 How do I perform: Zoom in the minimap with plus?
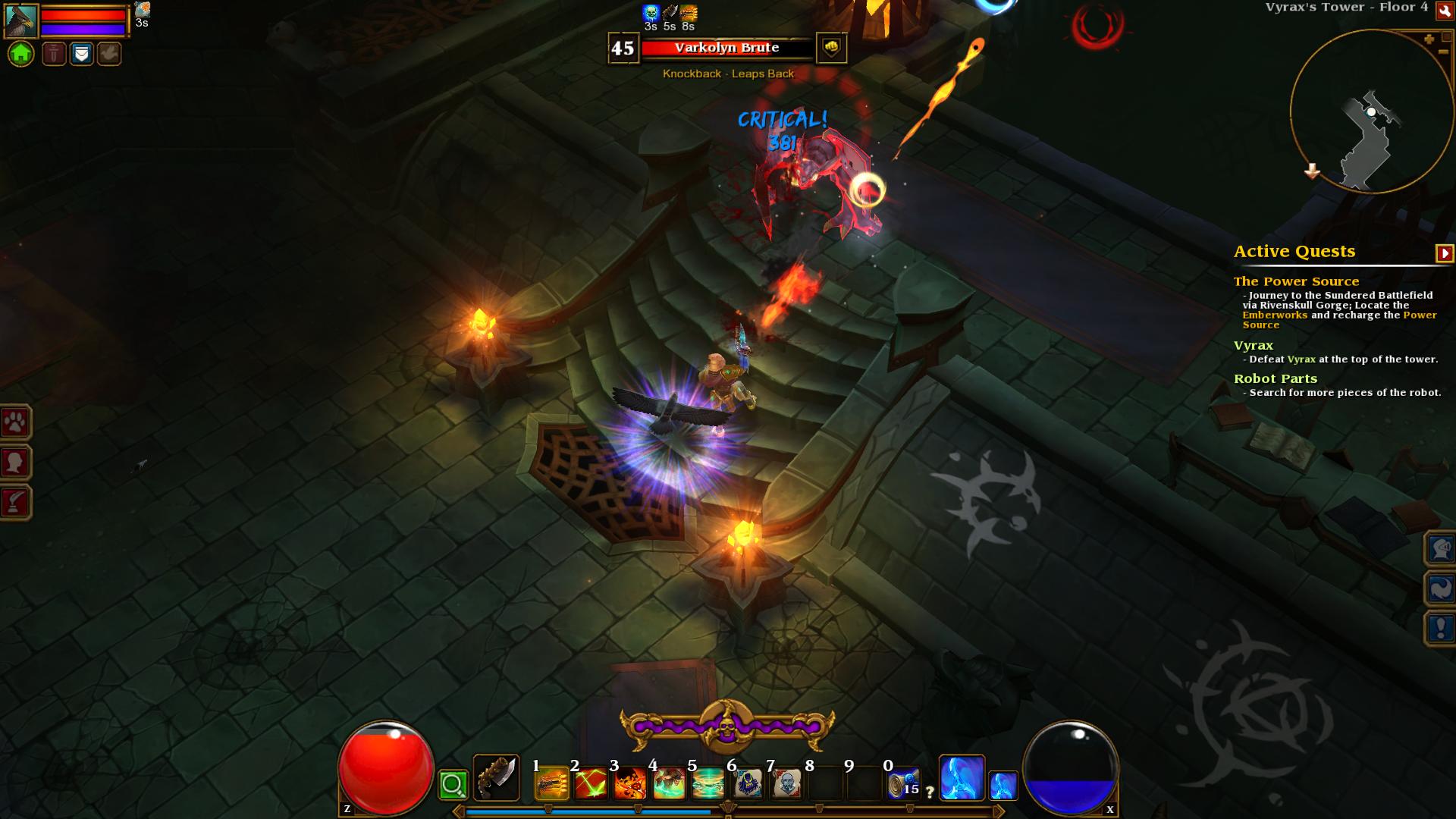tap(1429, 39)
